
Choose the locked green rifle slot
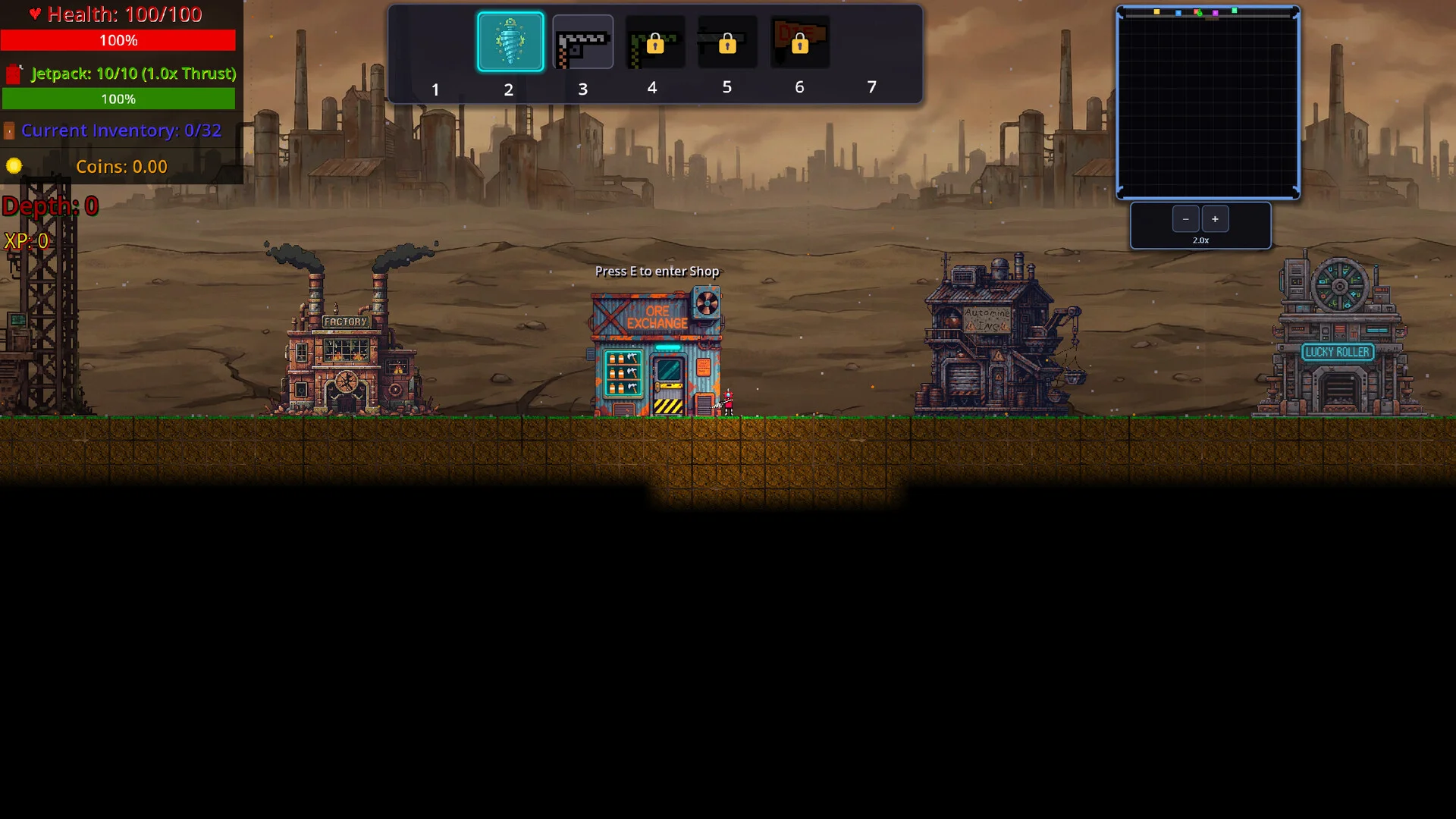654,42
